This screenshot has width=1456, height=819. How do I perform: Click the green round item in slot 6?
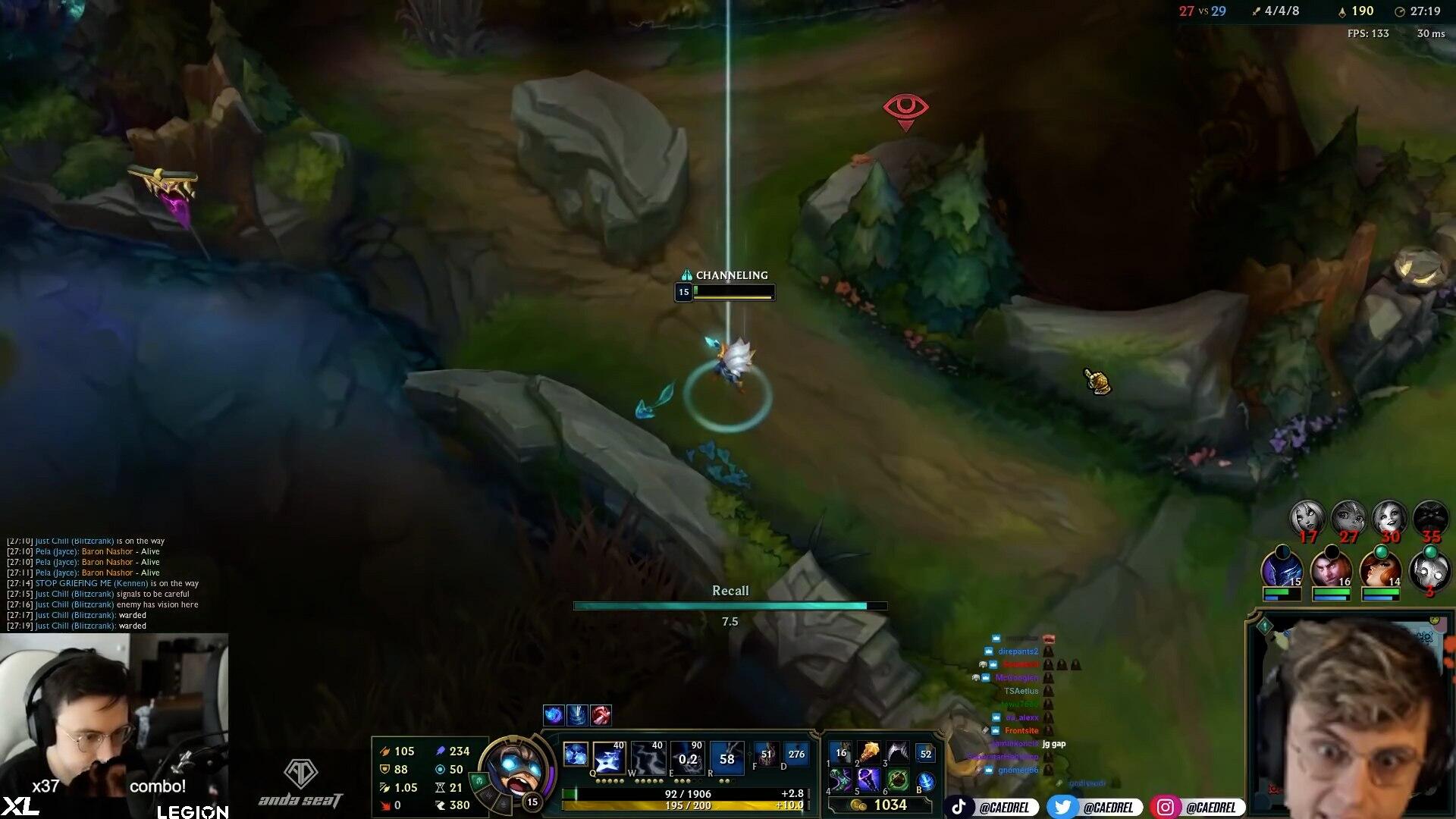tap(897, 780)
